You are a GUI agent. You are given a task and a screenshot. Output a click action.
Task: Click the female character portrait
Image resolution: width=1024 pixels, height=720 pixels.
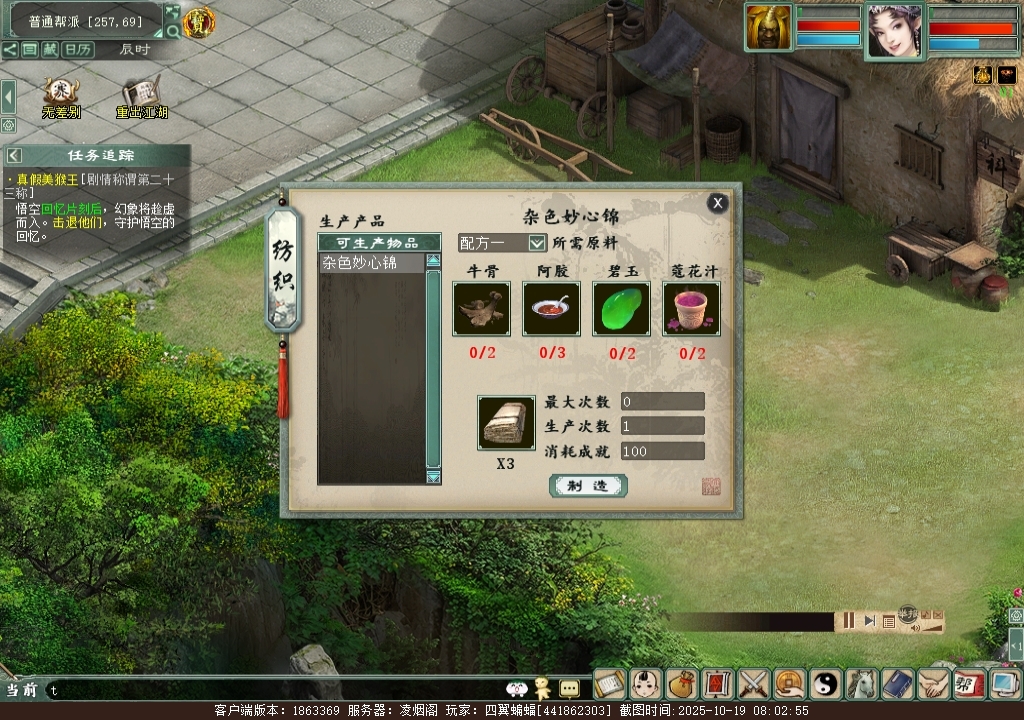[894, 30]
